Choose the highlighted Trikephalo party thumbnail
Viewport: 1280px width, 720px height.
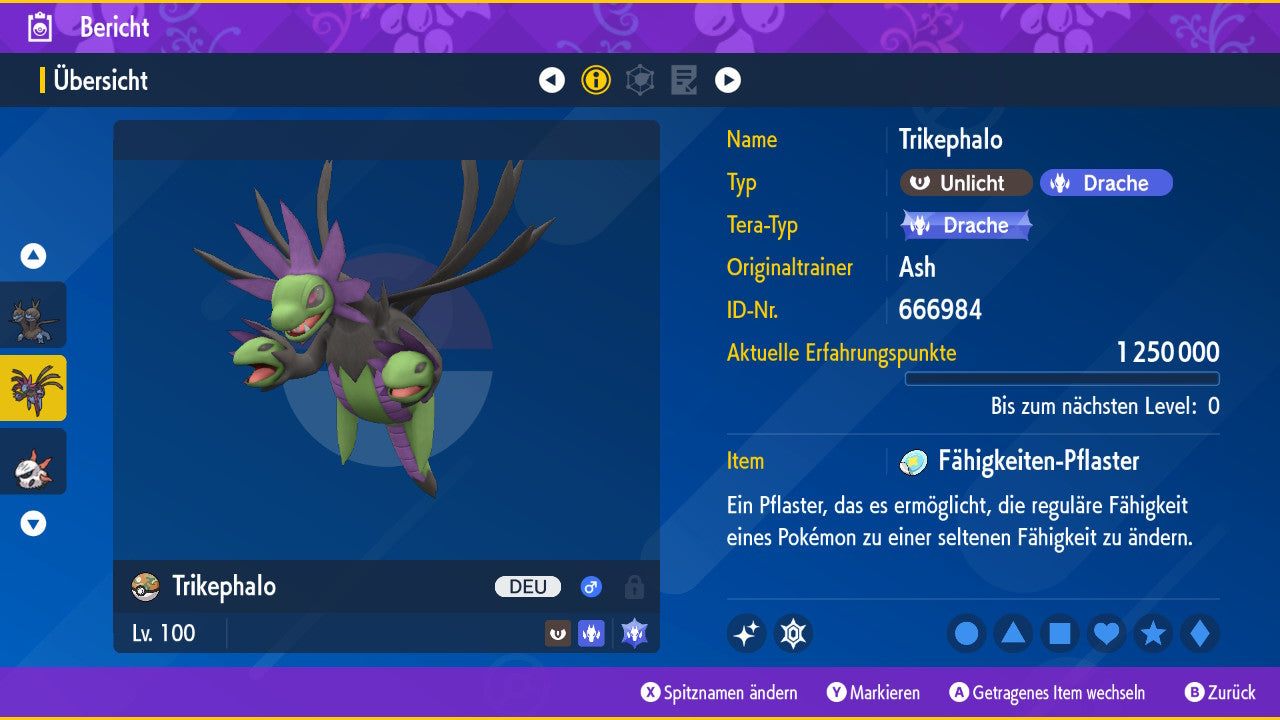pyautogui.click(x=33, y=388)
